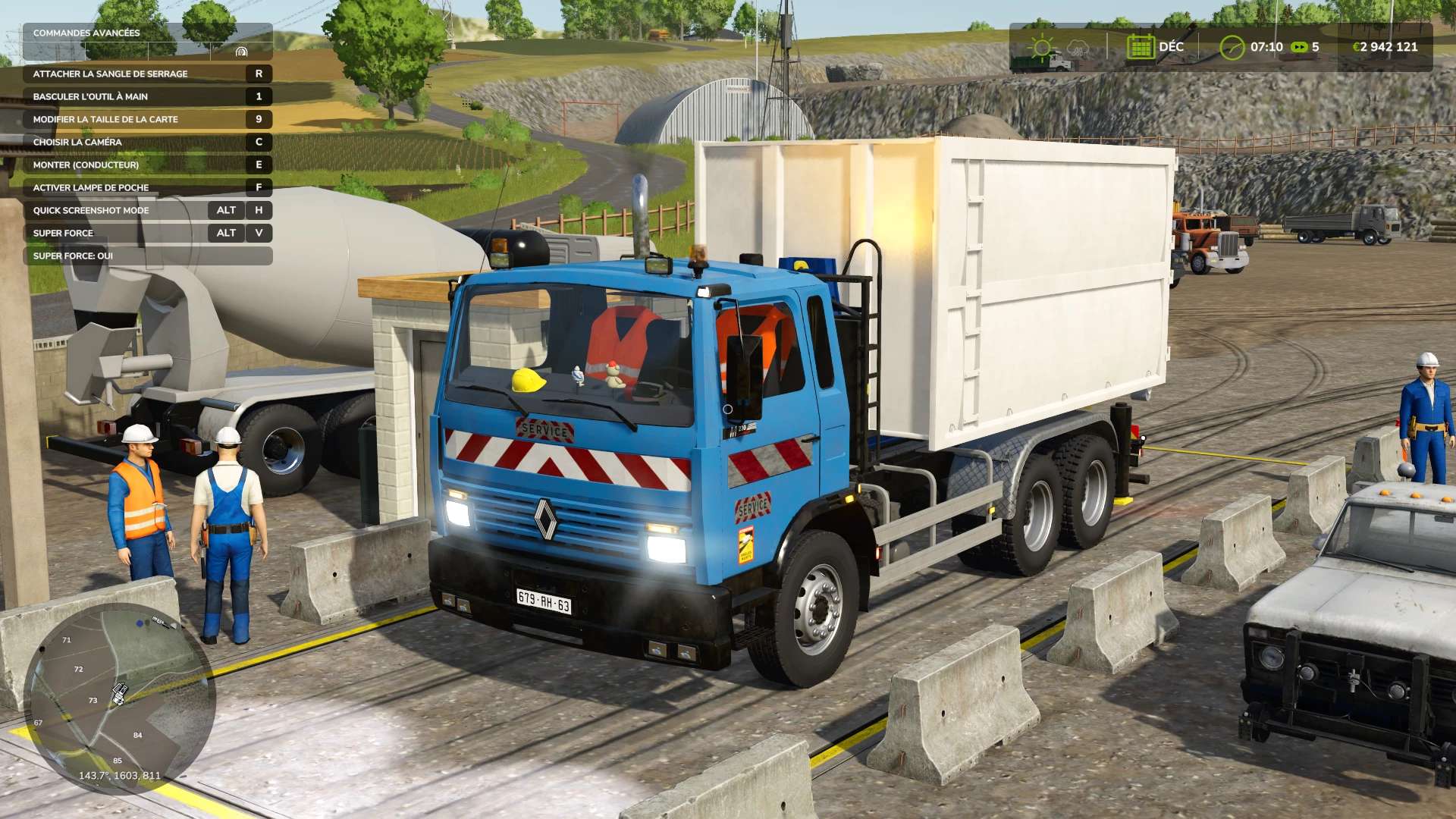This screenshot has width=1456, height=819.
Task: Open the green calendar icon
Action: [1140, 47]
